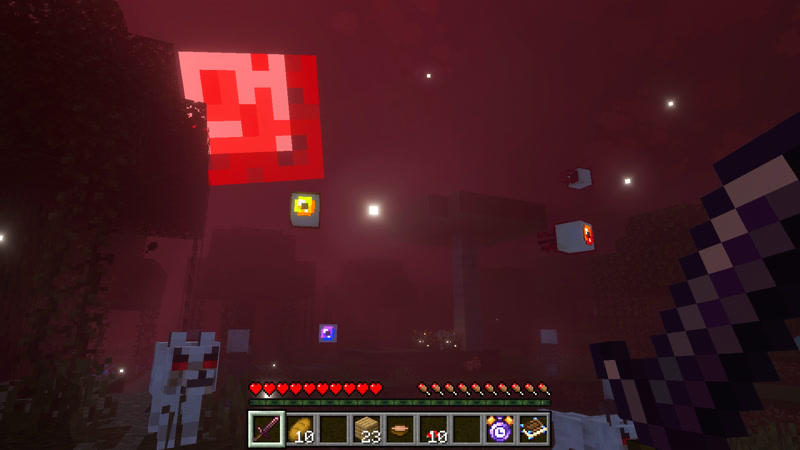Select the bread stack slot
The height and width of the screenshot is (450, 800).
[x=300, y=429]
